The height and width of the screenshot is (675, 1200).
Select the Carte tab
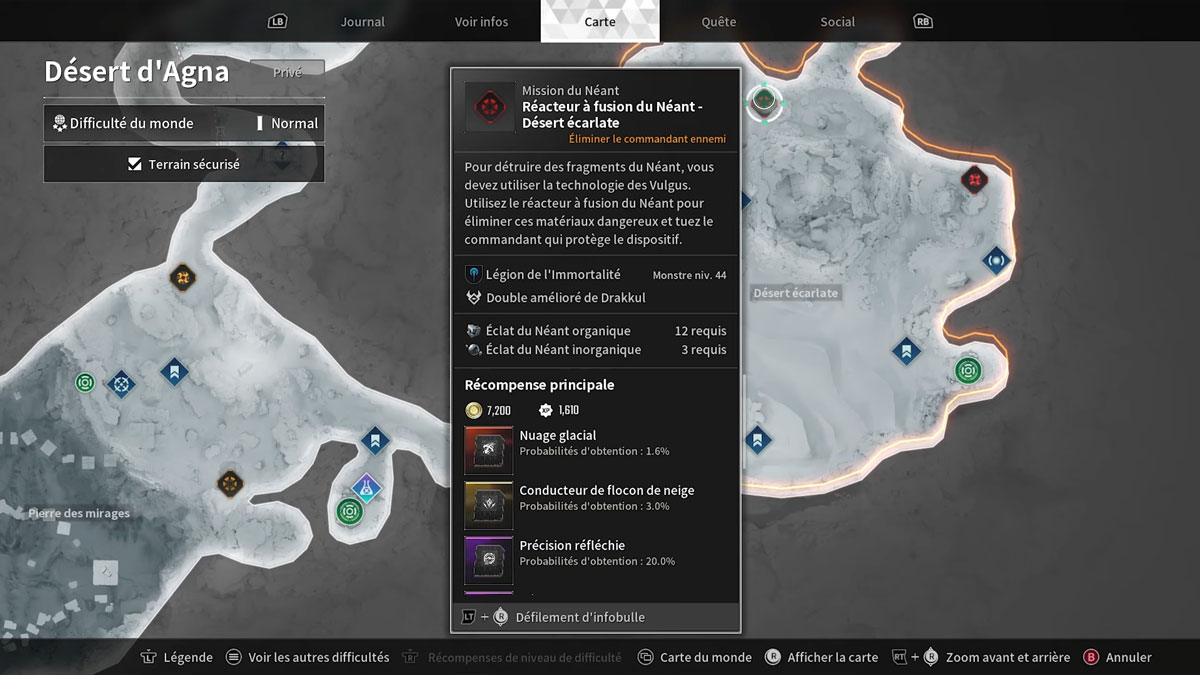pyautogui.click(x=599, y=22)
